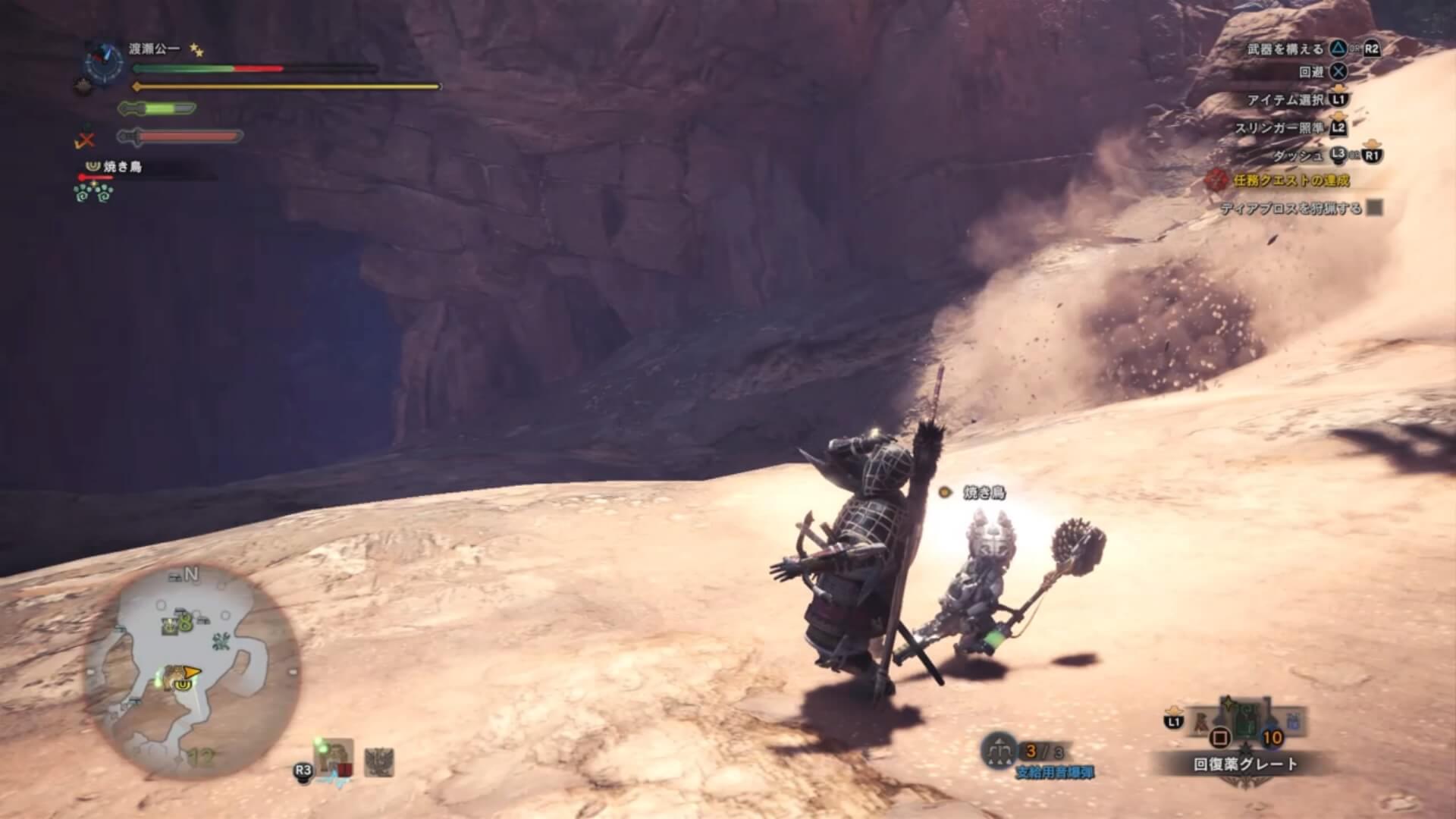Screen dimensions: 1456x819
Task: Select the targeted monster icon beside the minimap
Action: click(334, 758)
